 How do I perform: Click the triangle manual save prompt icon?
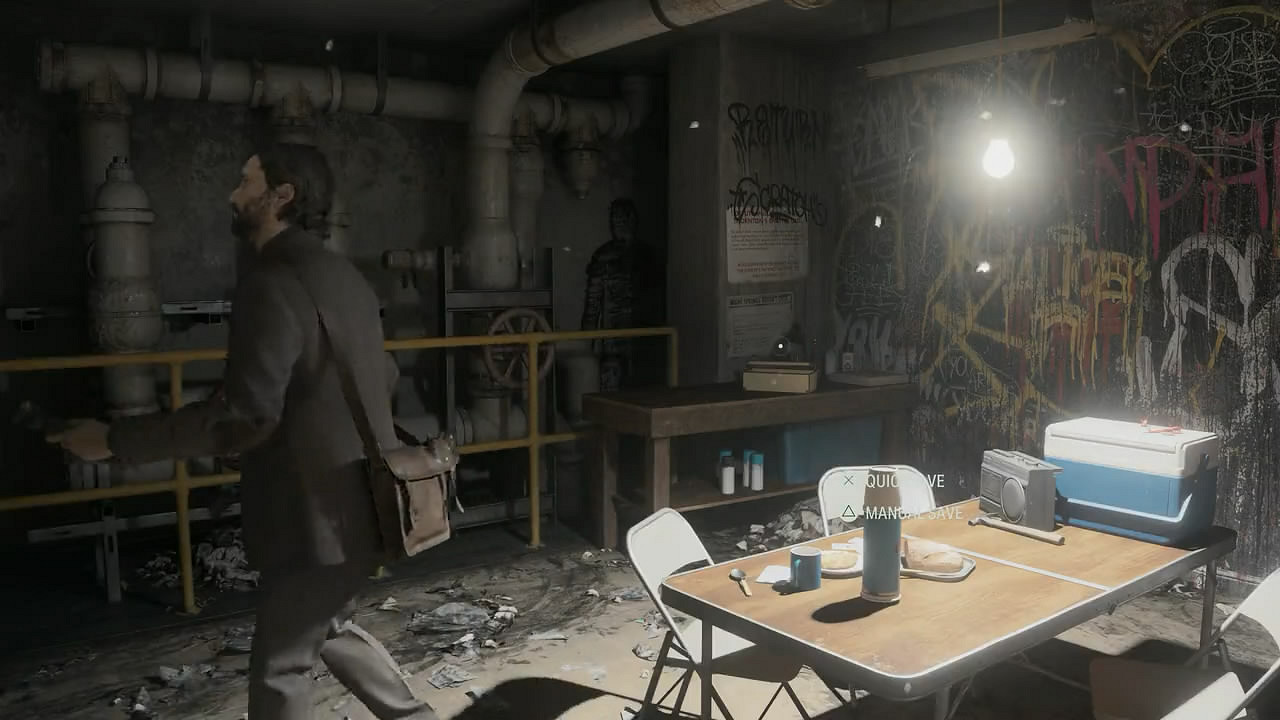coord(850,513)
